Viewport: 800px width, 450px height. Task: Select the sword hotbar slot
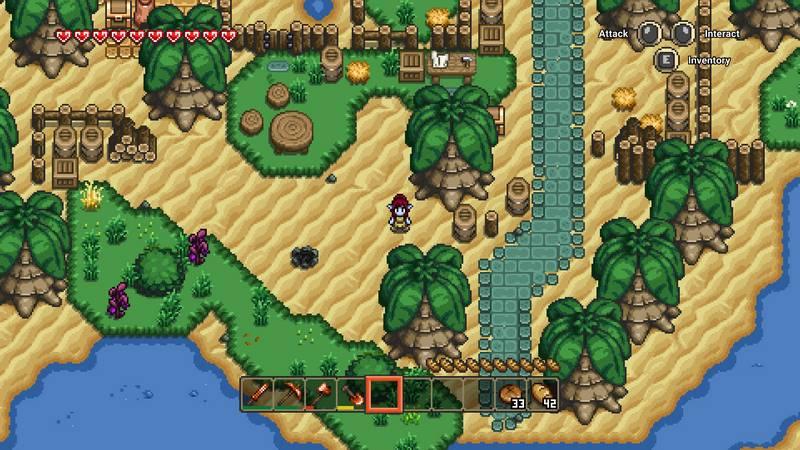(257, 394)
